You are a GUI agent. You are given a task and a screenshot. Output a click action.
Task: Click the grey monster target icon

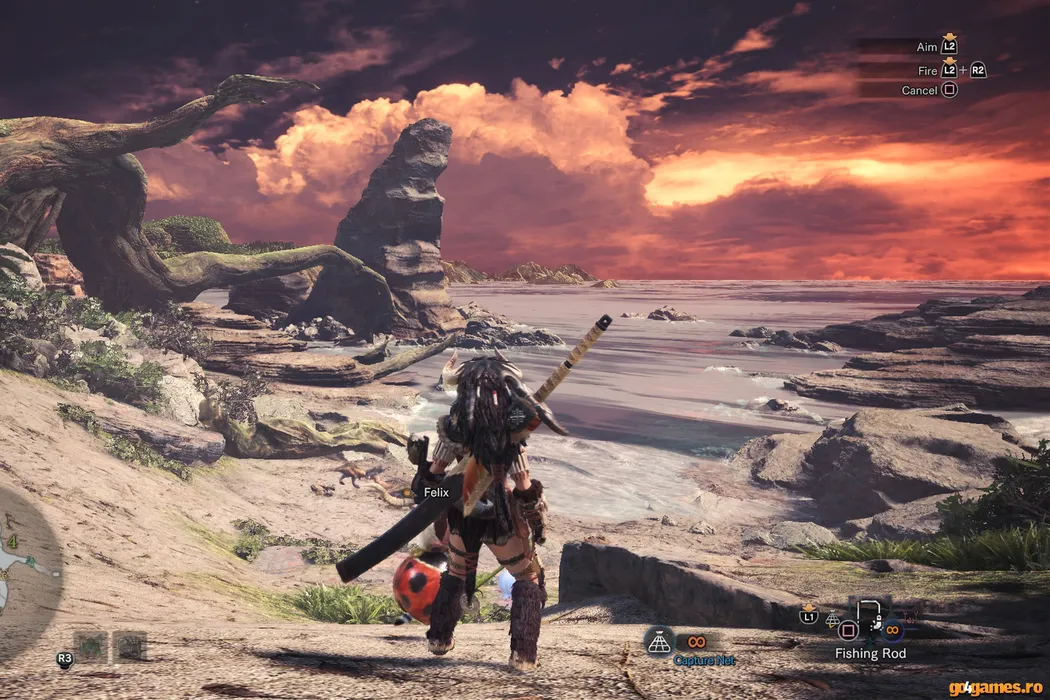[x=130, y=646]
